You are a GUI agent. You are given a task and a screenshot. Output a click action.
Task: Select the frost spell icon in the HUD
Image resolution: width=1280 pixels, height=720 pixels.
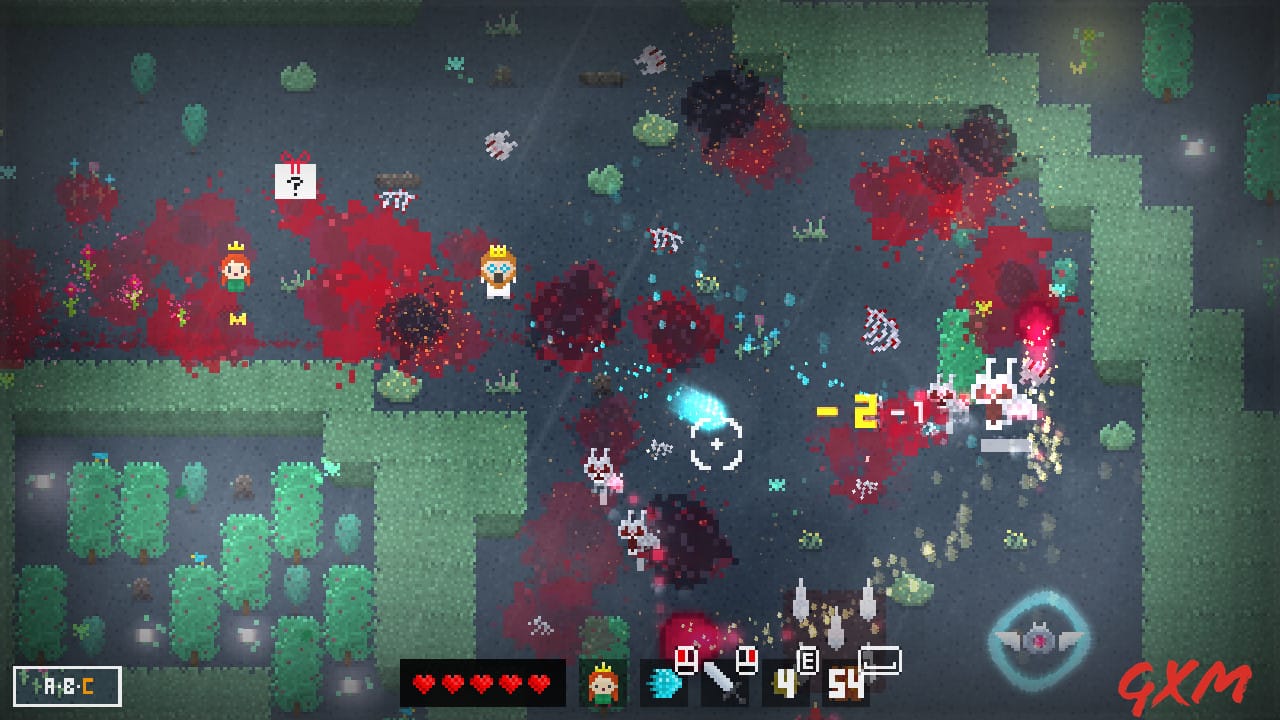pos(663,685)
